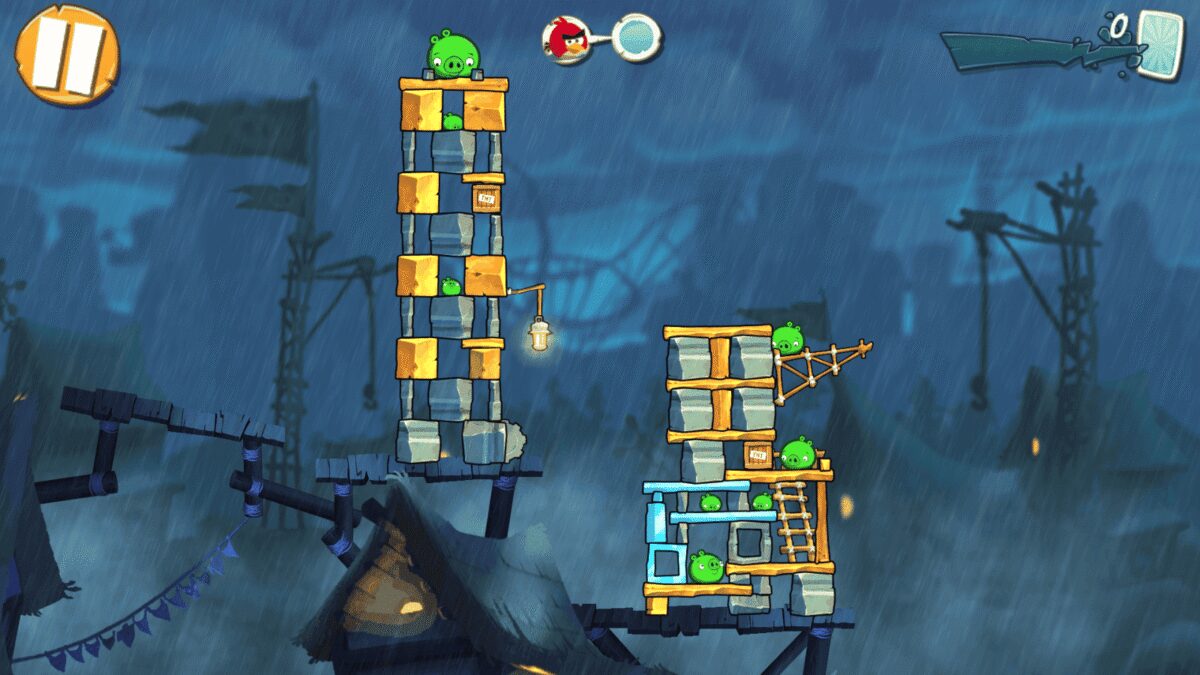Pause the game with the orange button
The image size is (1200, 675).
coord(66,54)
